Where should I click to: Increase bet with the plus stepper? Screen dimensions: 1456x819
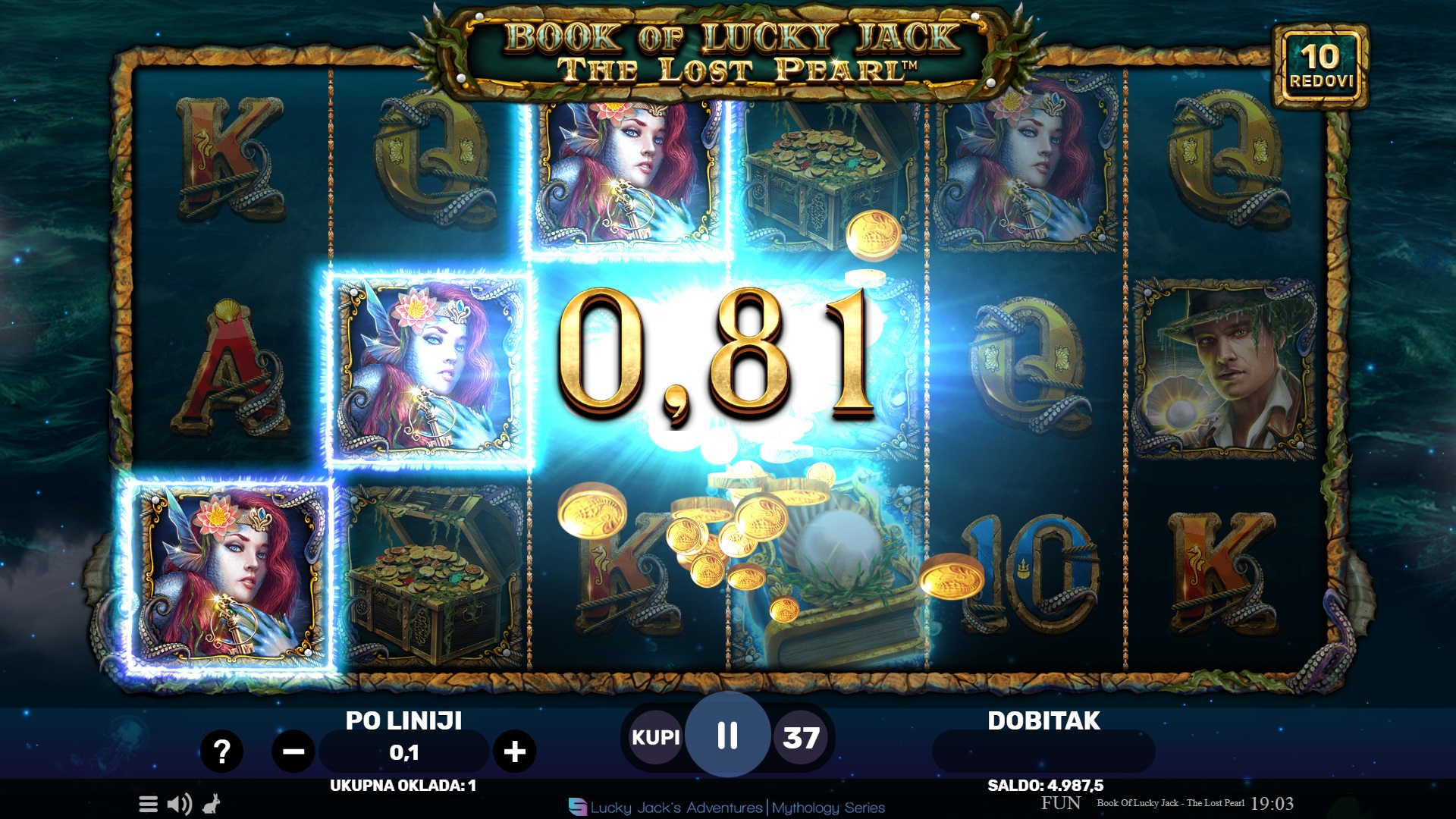click(514, 752)
